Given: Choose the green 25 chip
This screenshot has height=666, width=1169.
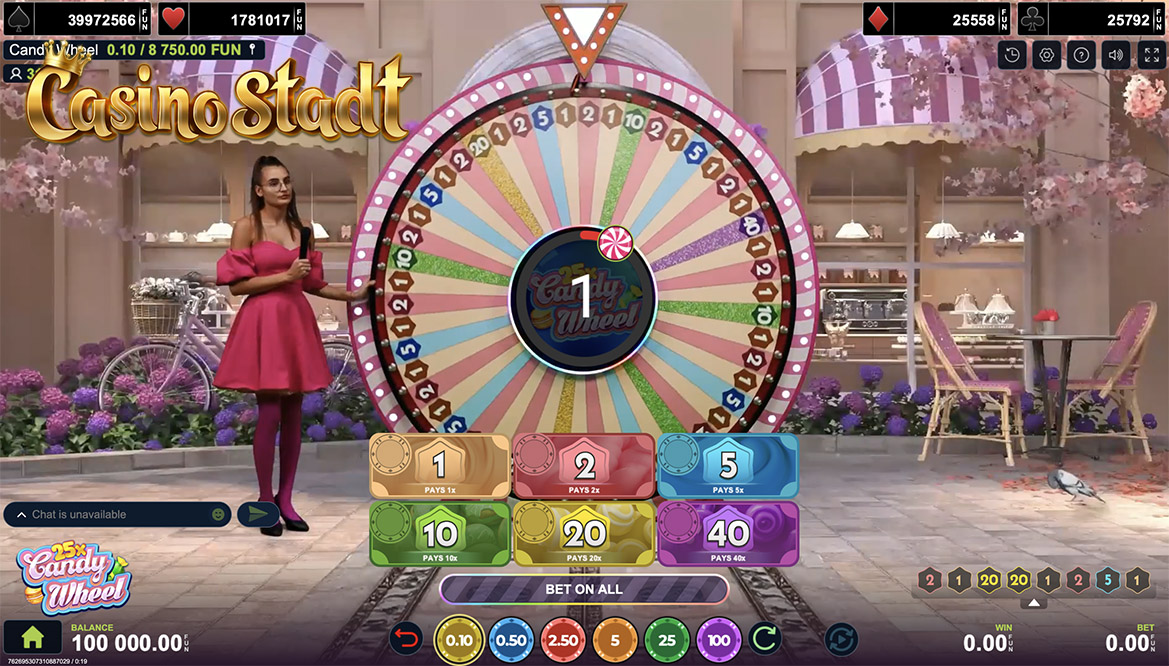Looking at the screenshot, I should tap(667, 640).
